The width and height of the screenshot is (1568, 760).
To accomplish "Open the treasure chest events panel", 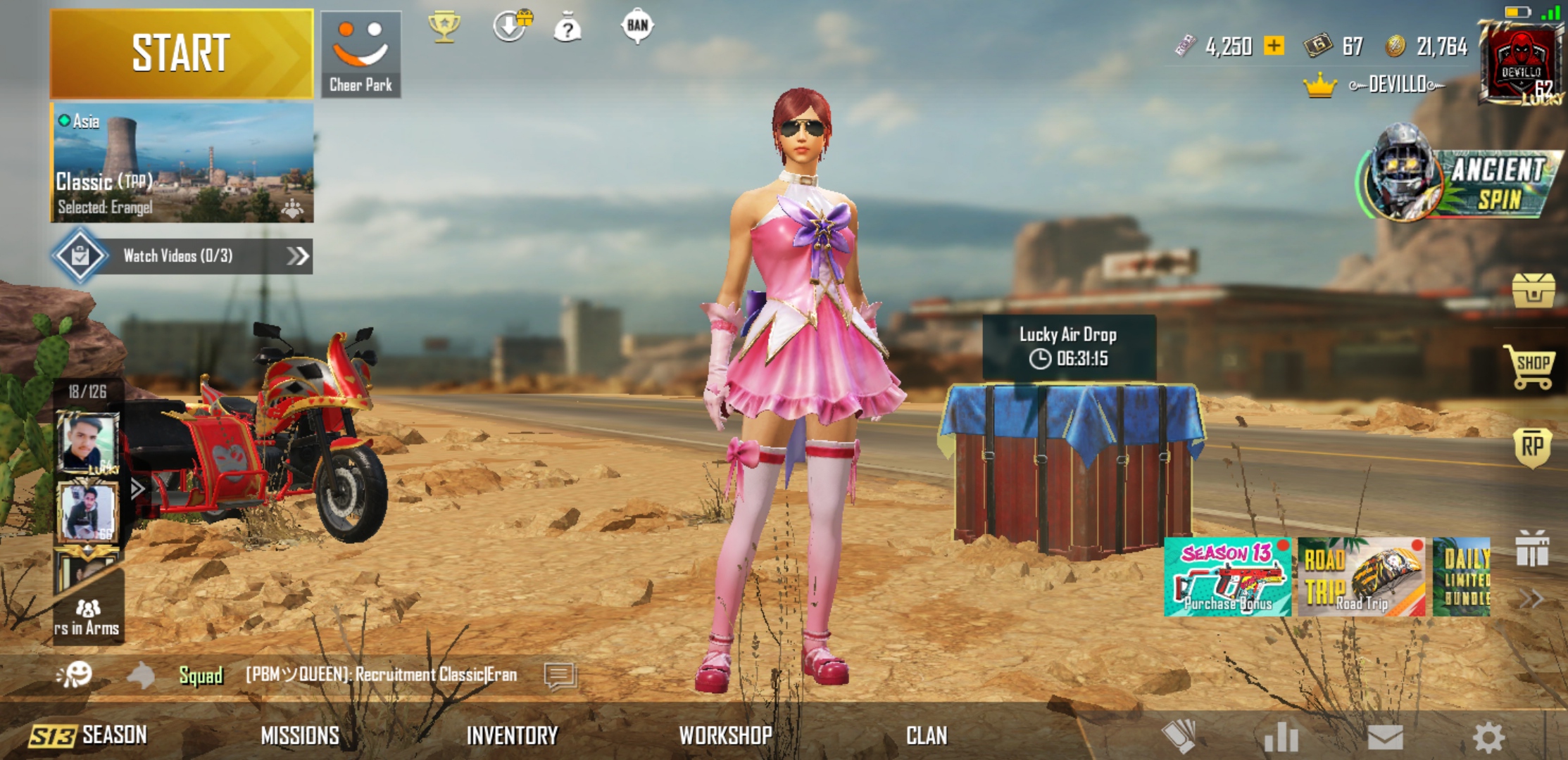I will tap(1532, 291).
